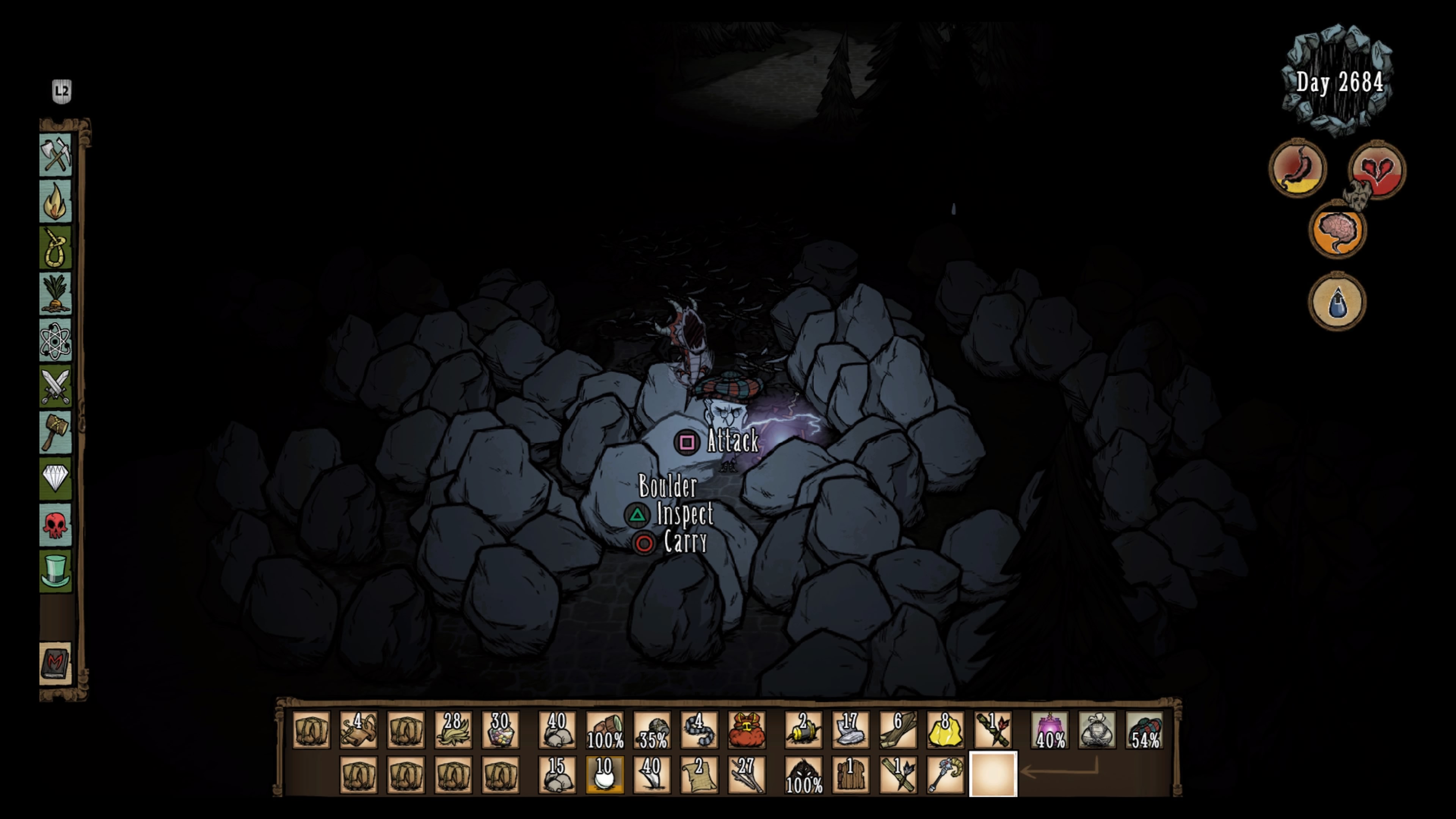Viewport: 1456px width, 819px height.
Task: Open the Fire crafting tab
Action: click(55, 201)
